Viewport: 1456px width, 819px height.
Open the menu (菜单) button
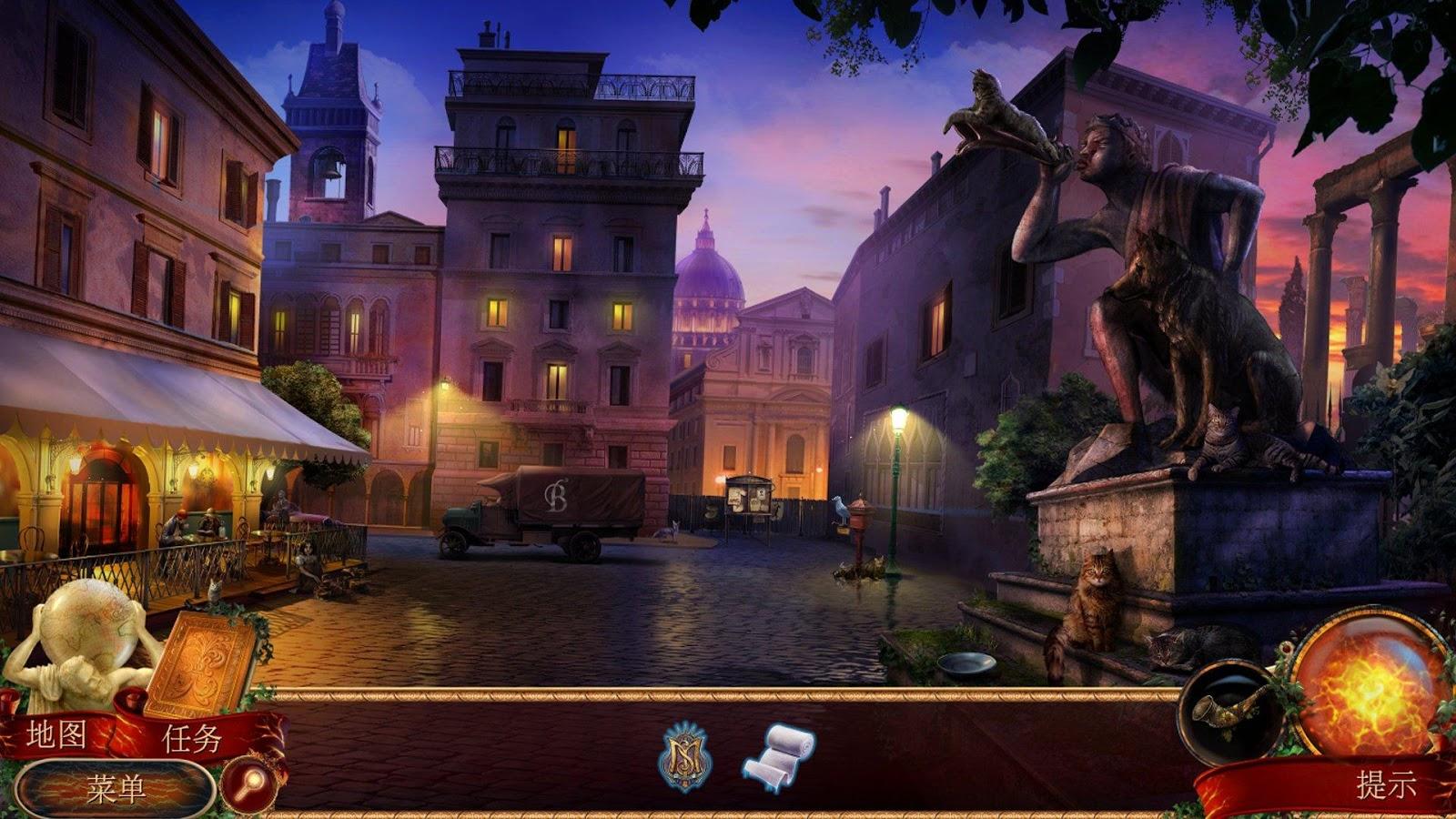click(x=116, y=788)
